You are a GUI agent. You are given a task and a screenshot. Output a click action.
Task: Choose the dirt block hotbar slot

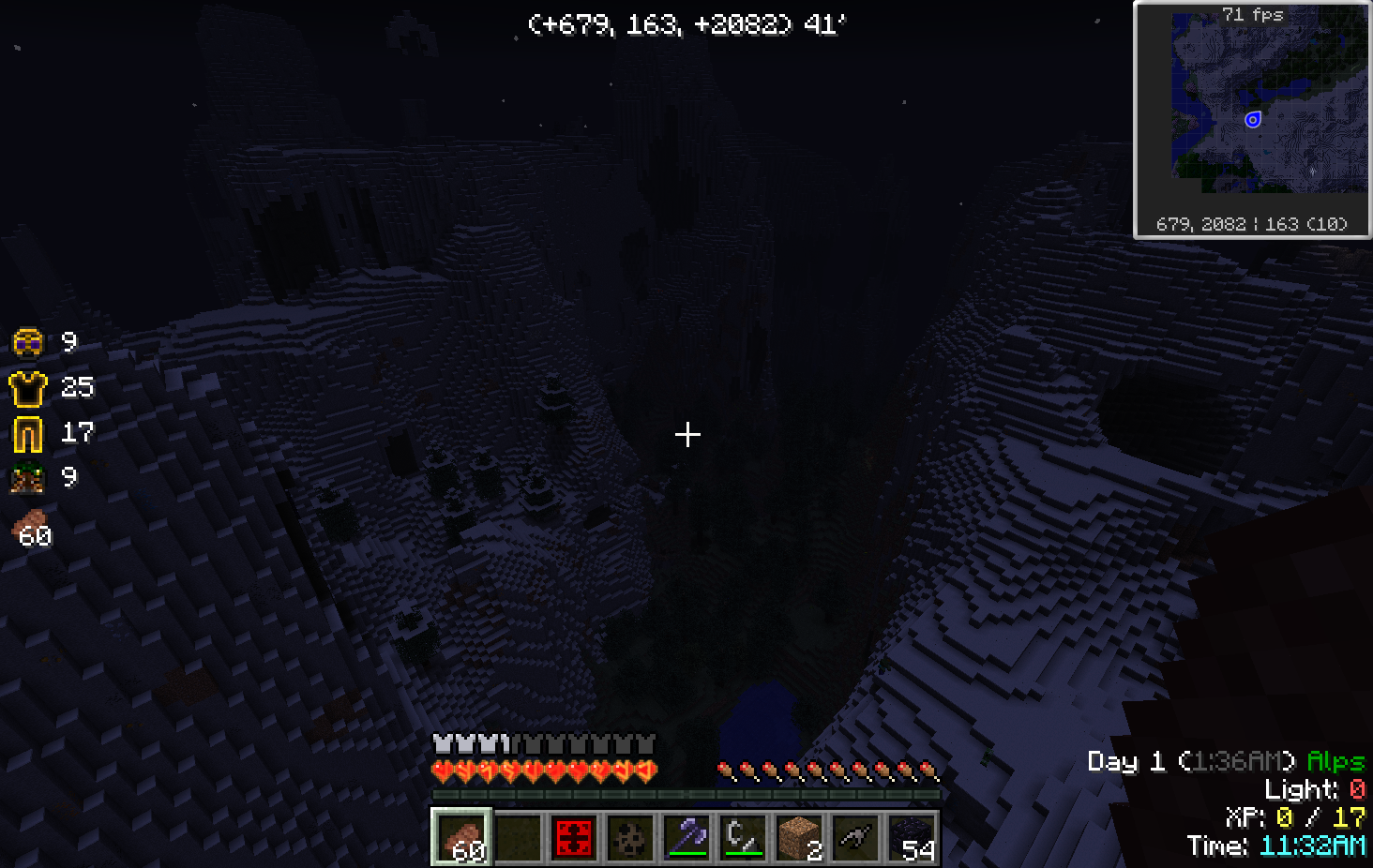point(799,836)
